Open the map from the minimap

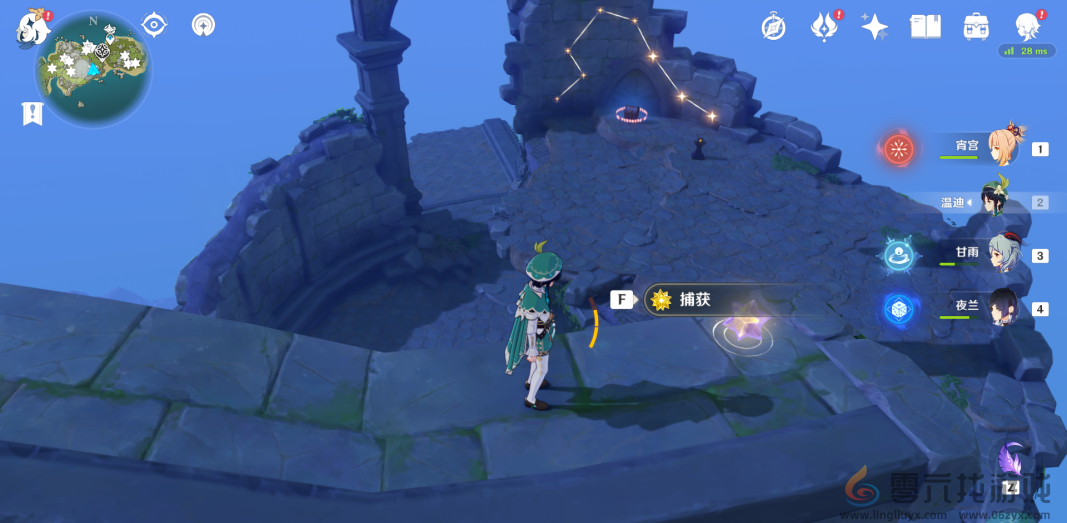[x=93, y=68]
